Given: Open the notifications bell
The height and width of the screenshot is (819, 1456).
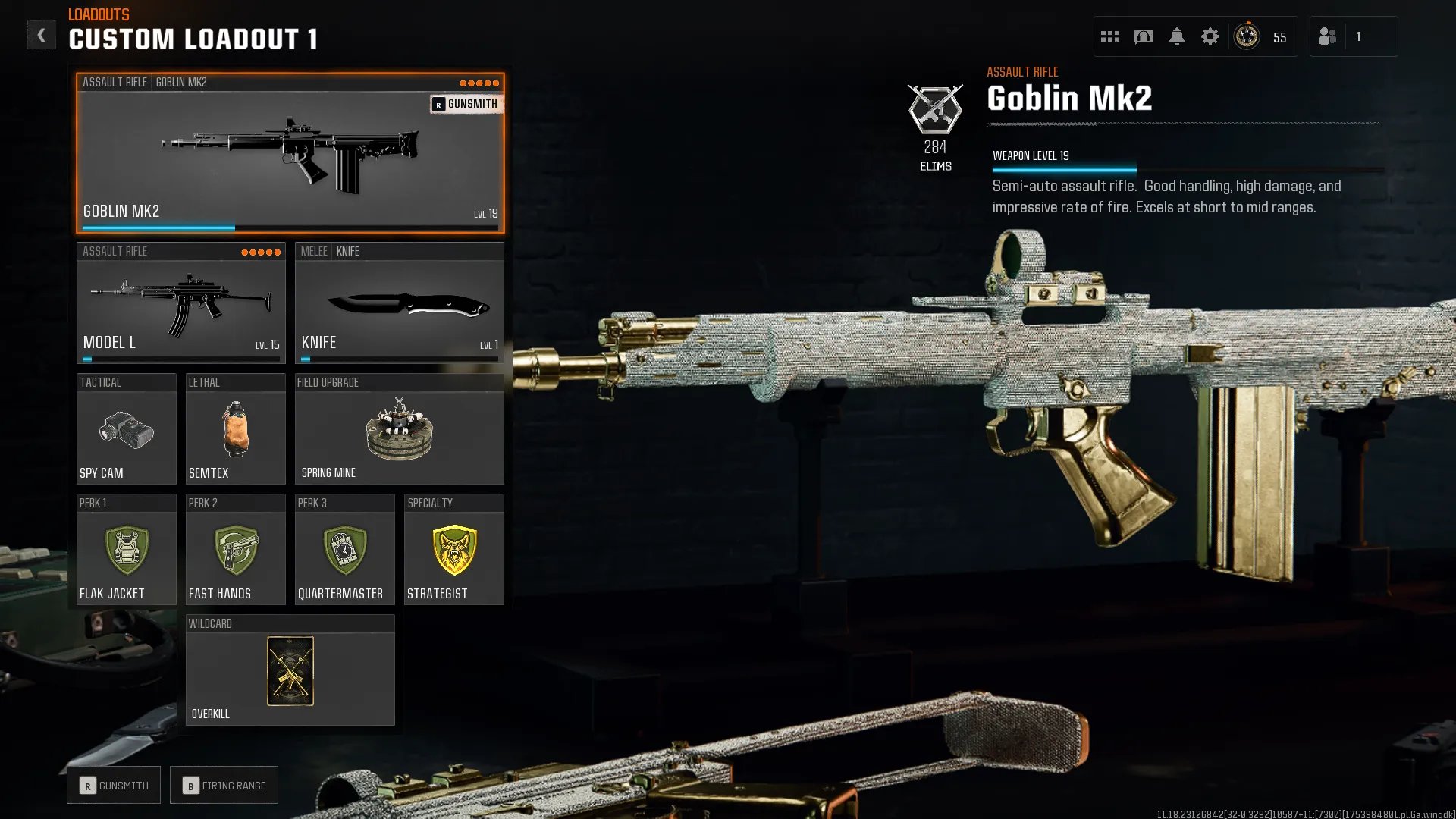Looking at the screenshot, I should [1177, 36].
